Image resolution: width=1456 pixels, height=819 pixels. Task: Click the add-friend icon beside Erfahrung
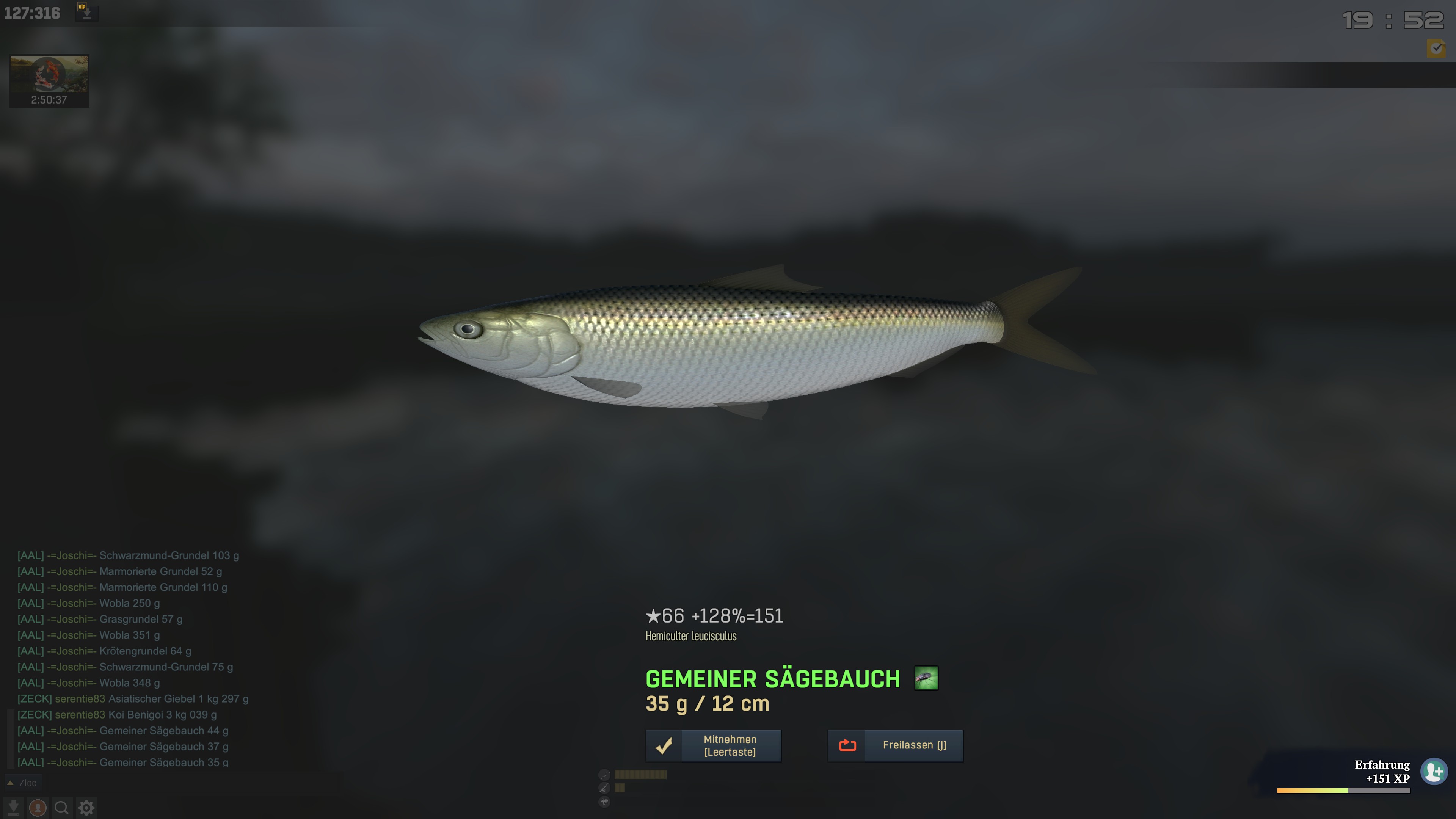(1434, 771)
